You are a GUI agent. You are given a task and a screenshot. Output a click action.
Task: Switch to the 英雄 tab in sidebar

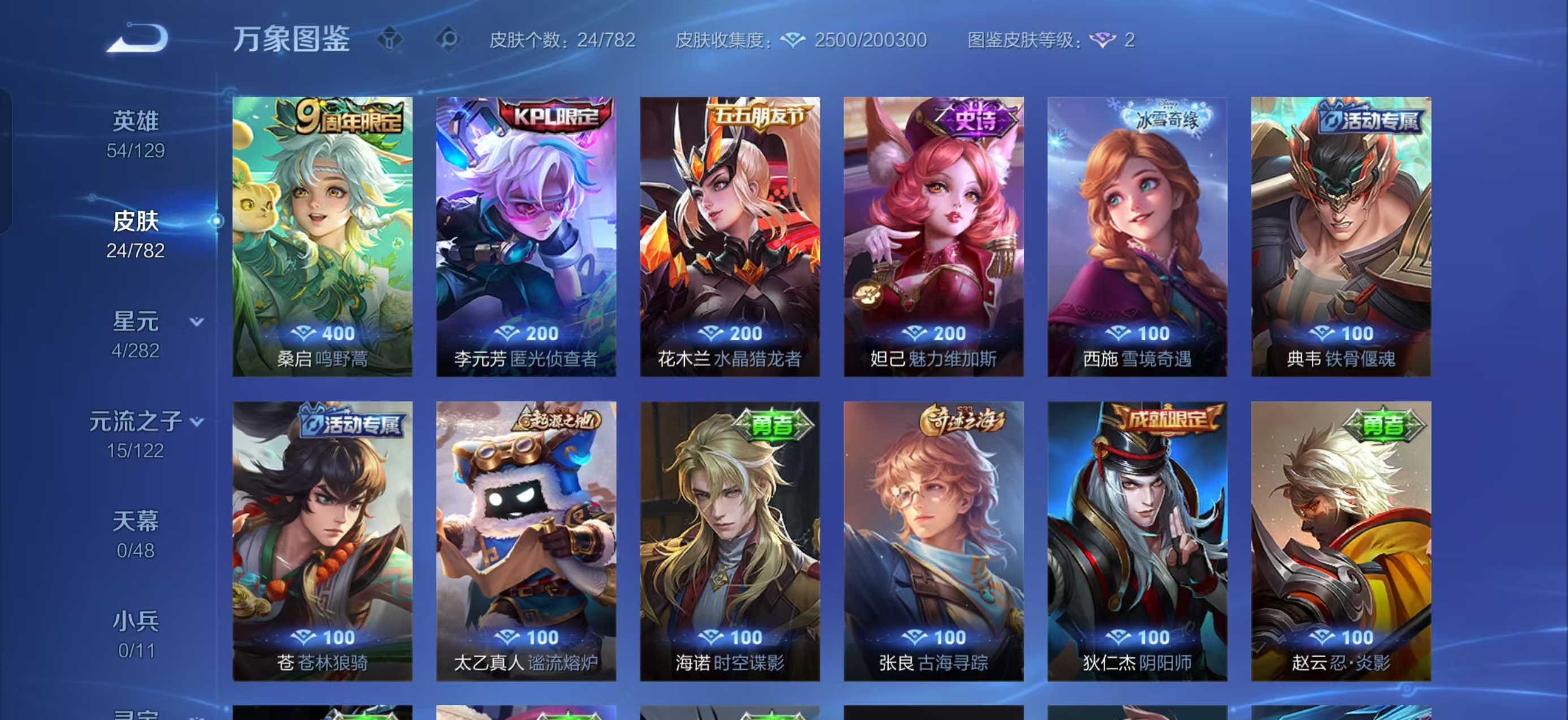pyautogui.click(x=135, y=121)
